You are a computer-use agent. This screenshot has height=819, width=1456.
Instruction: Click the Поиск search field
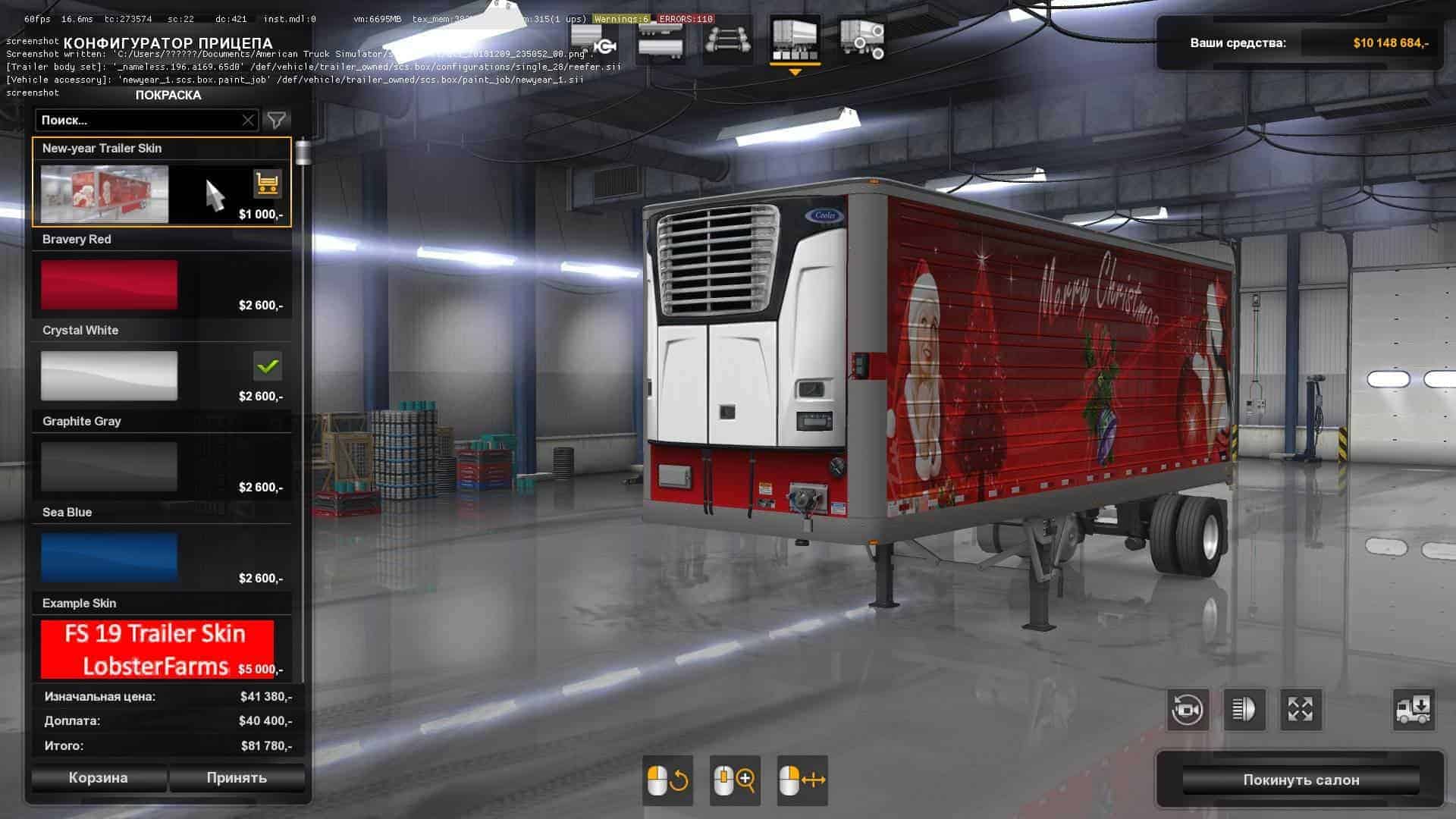click(140, 121)
